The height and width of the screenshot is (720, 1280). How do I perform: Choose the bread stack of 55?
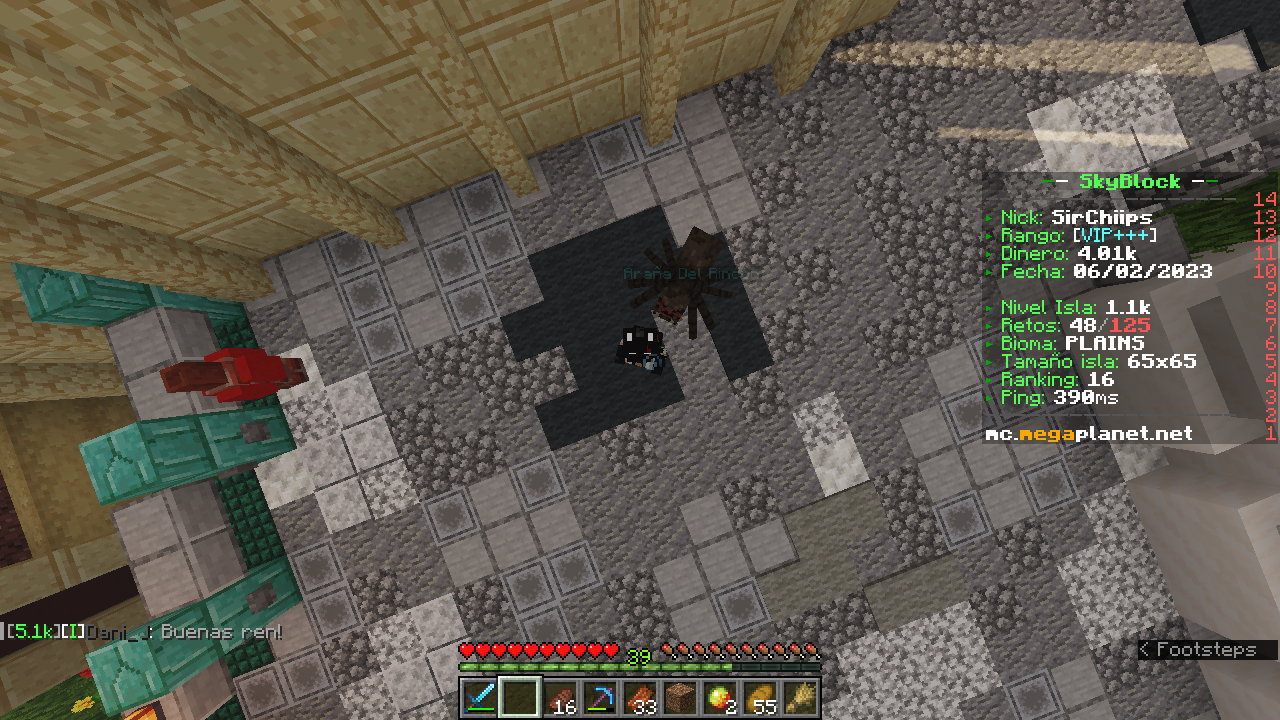point(761,697)
